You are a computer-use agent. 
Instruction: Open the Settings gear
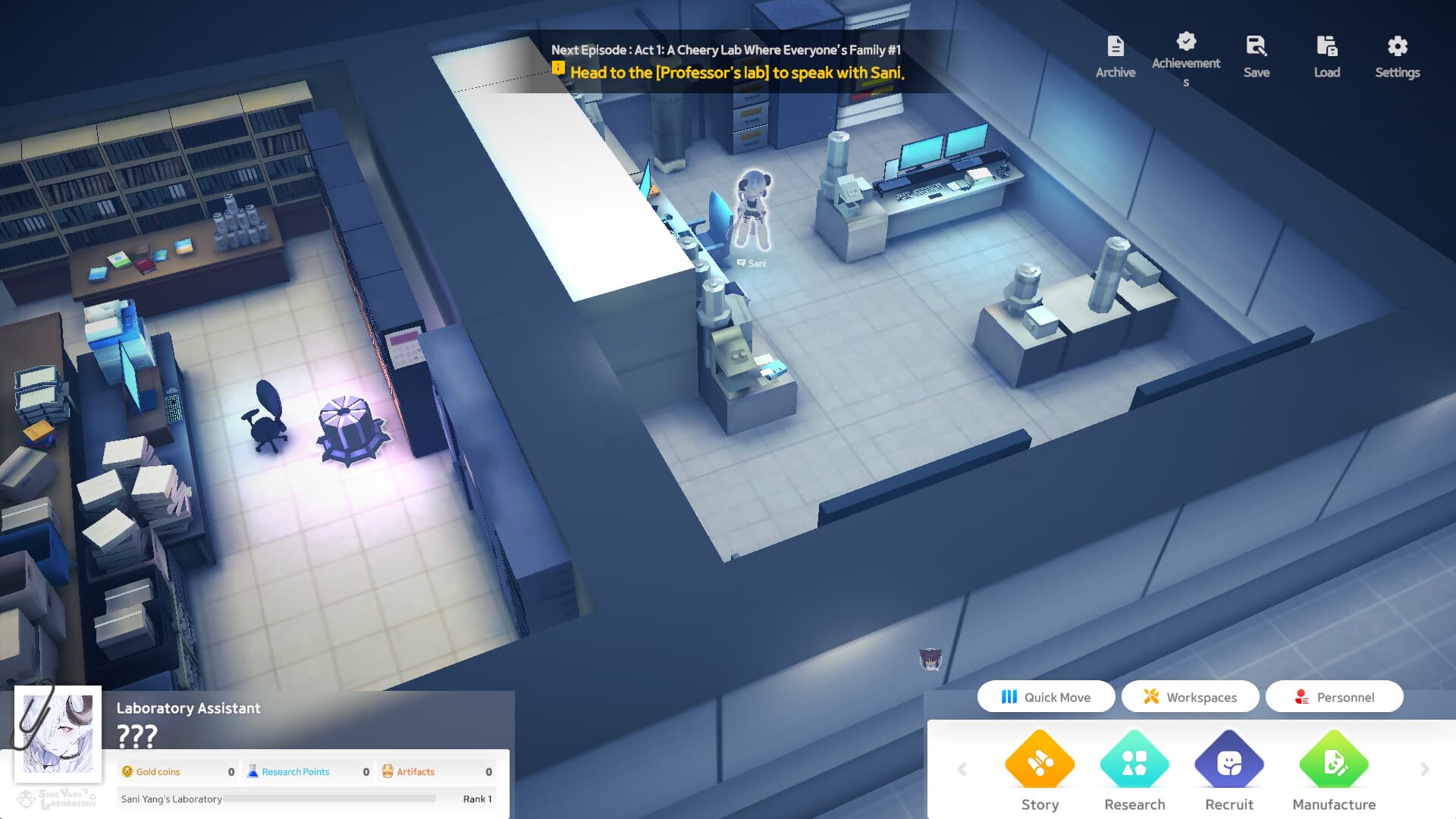click(x=1397, y=45)
